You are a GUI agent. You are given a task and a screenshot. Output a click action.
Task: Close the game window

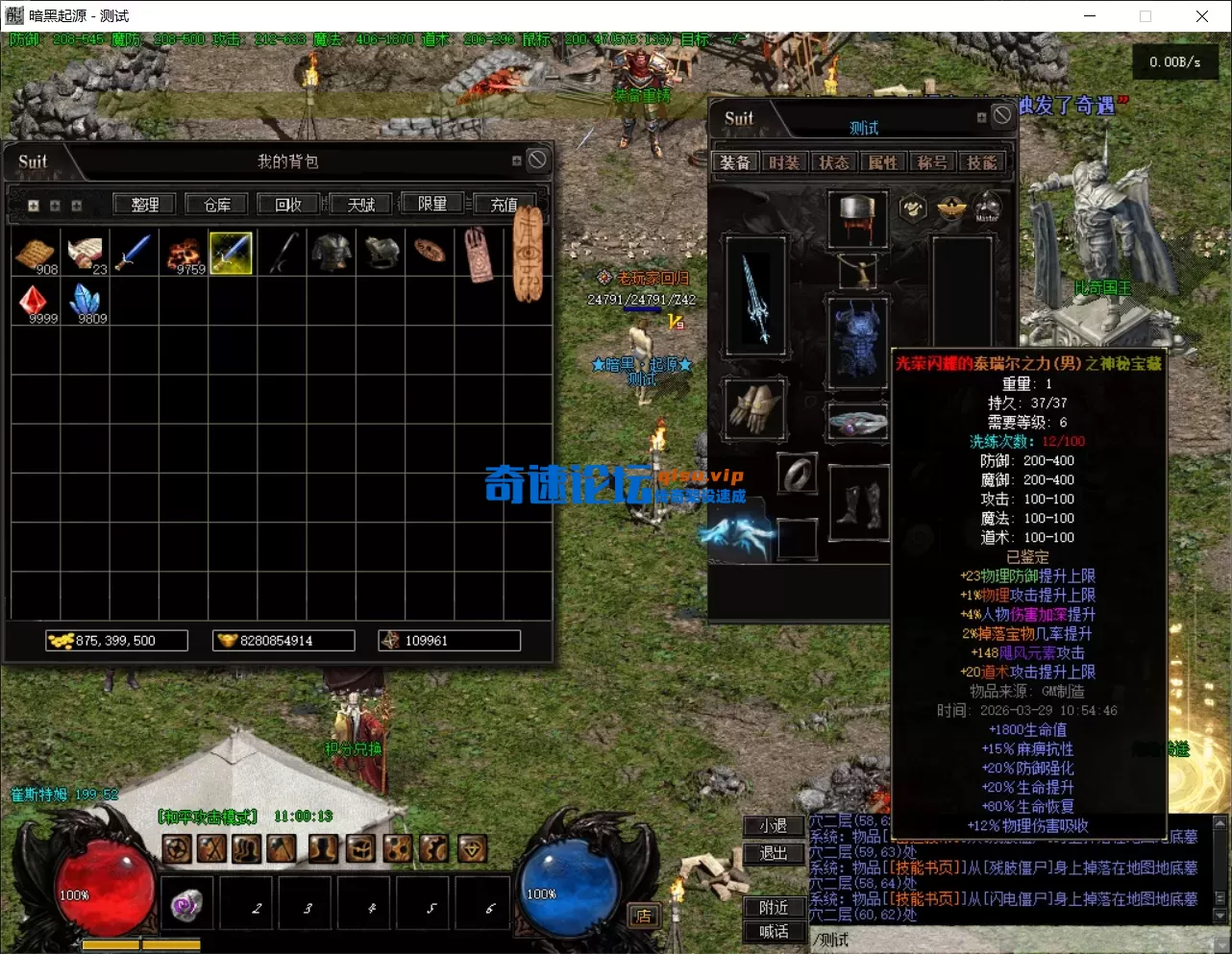(1201, 16)
